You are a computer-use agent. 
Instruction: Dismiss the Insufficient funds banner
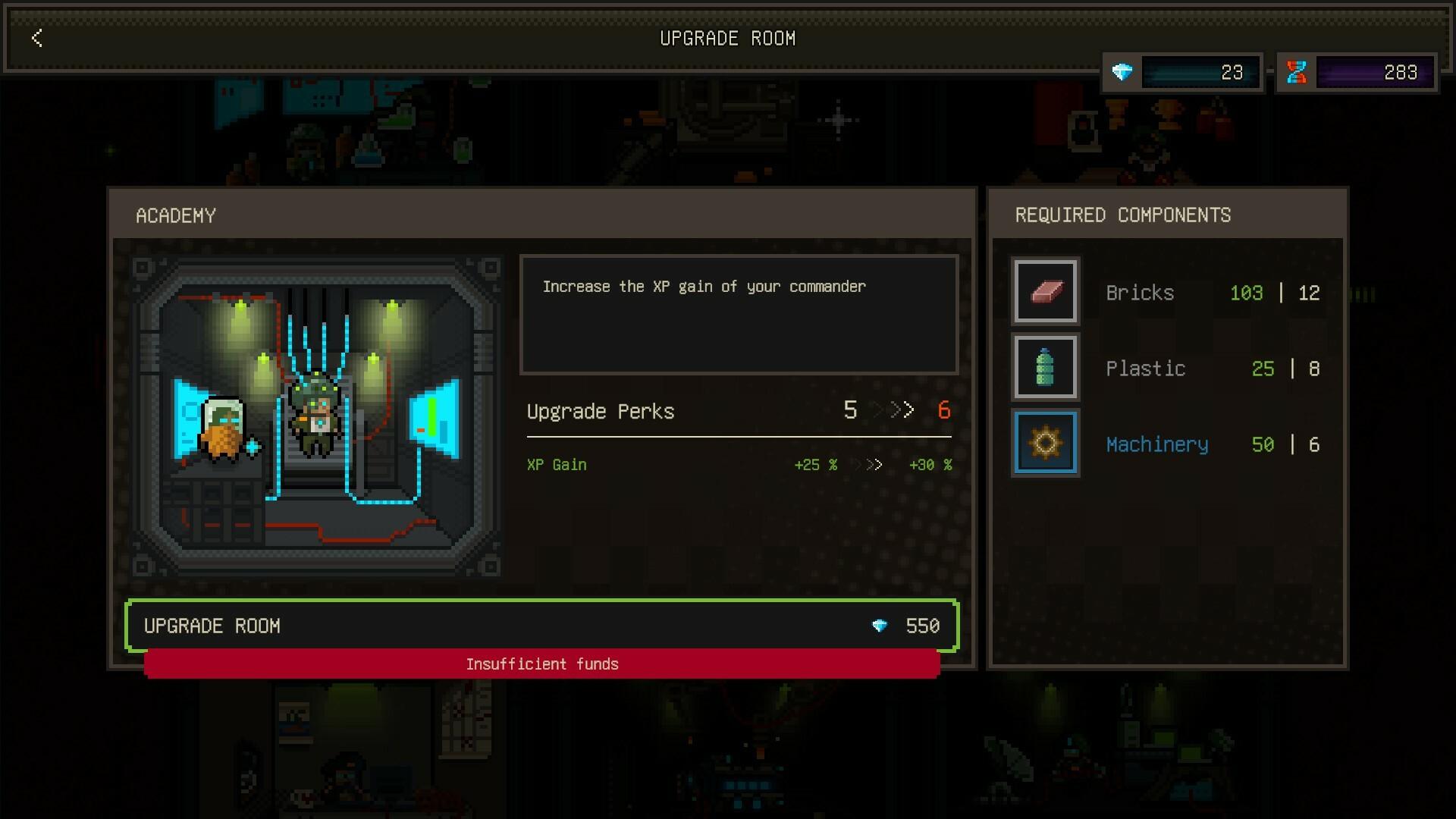(x=542, y=664)
